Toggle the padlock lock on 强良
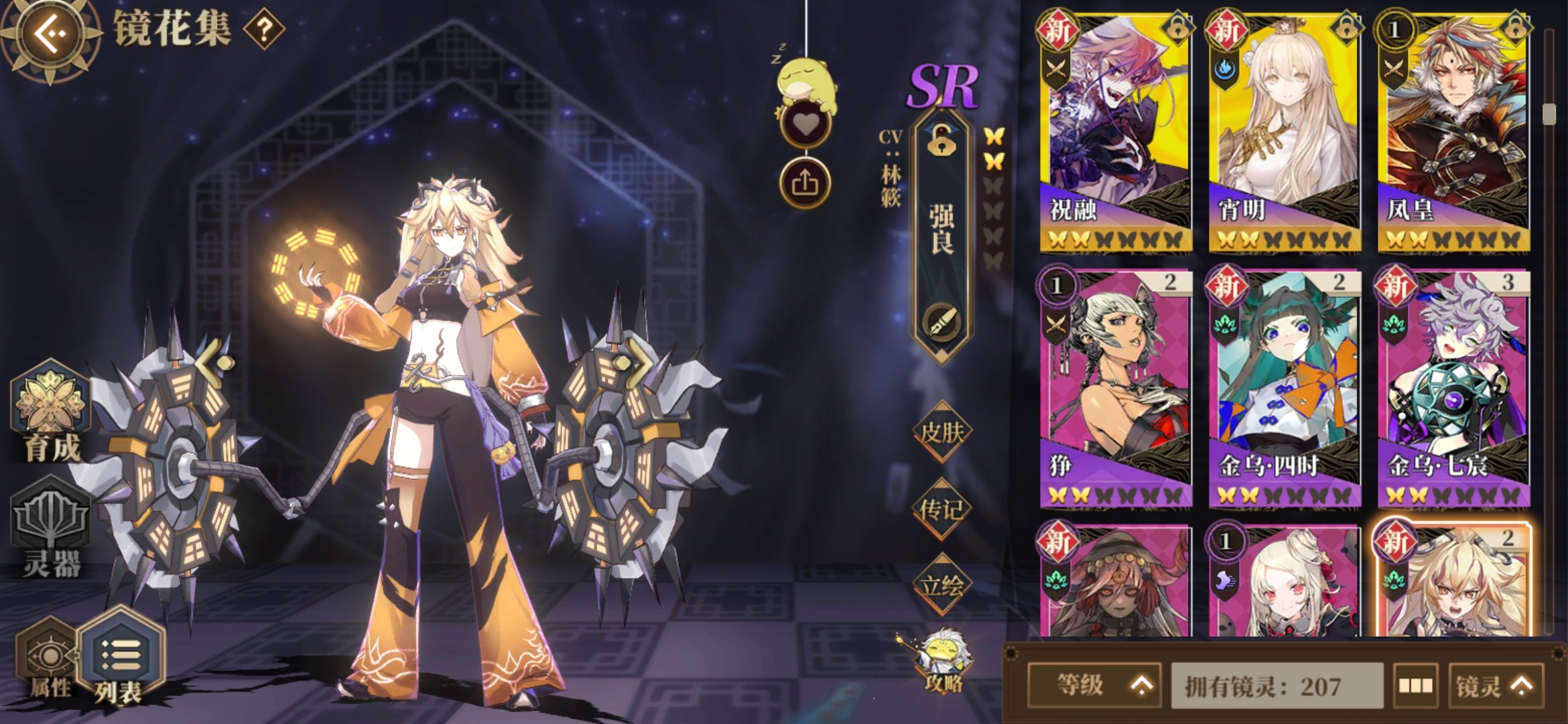The height and width of the screenshot is (724, 1568). click(941, 141)
